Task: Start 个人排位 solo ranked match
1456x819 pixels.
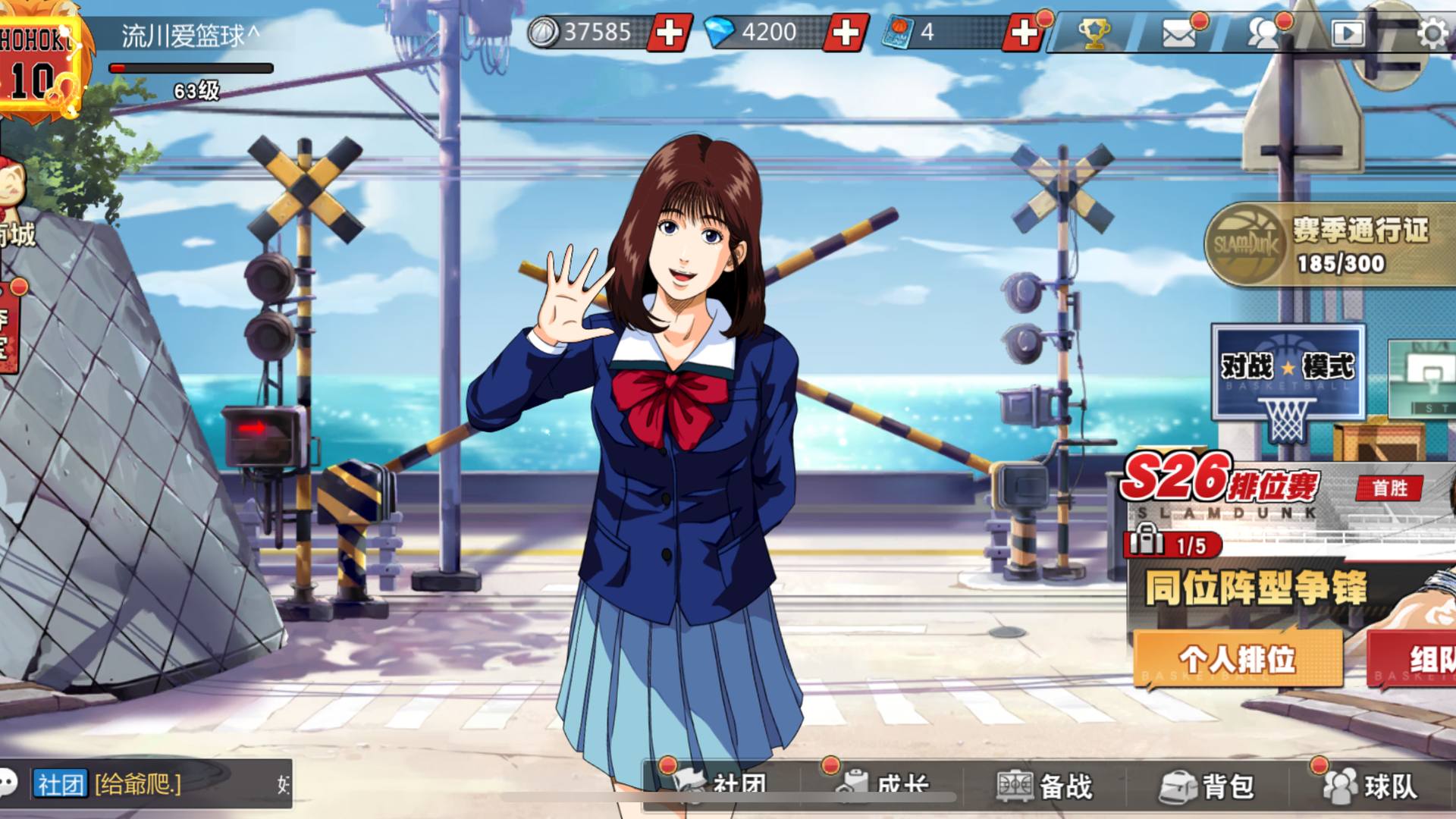Action: (x=1238, y=658)
